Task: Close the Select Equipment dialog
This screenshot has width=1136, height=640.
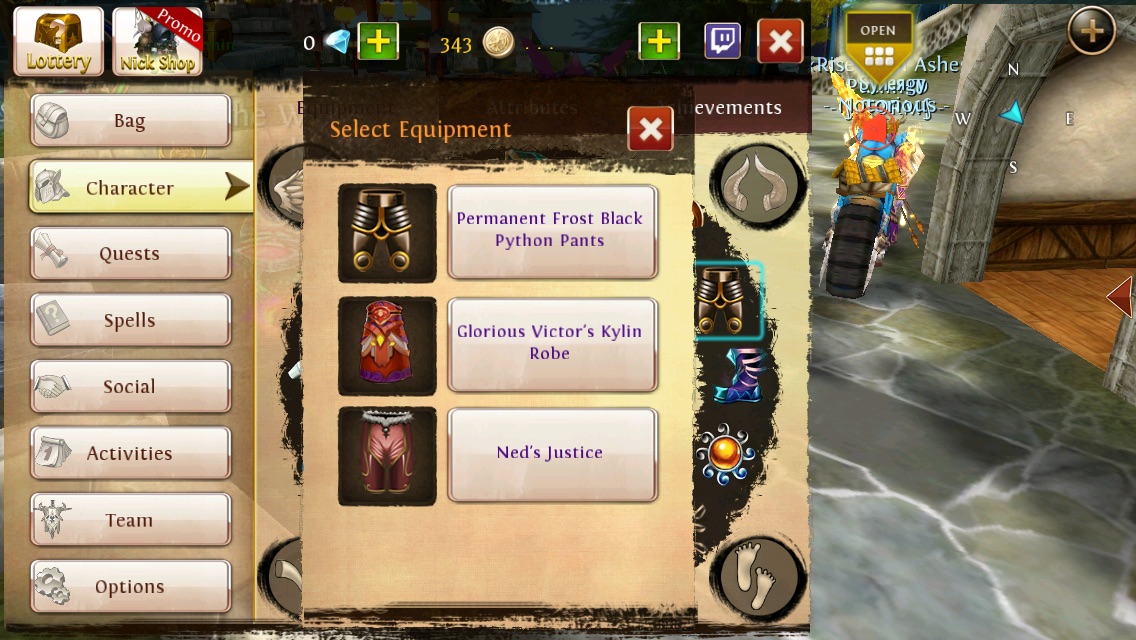Action: pos(650,129)
